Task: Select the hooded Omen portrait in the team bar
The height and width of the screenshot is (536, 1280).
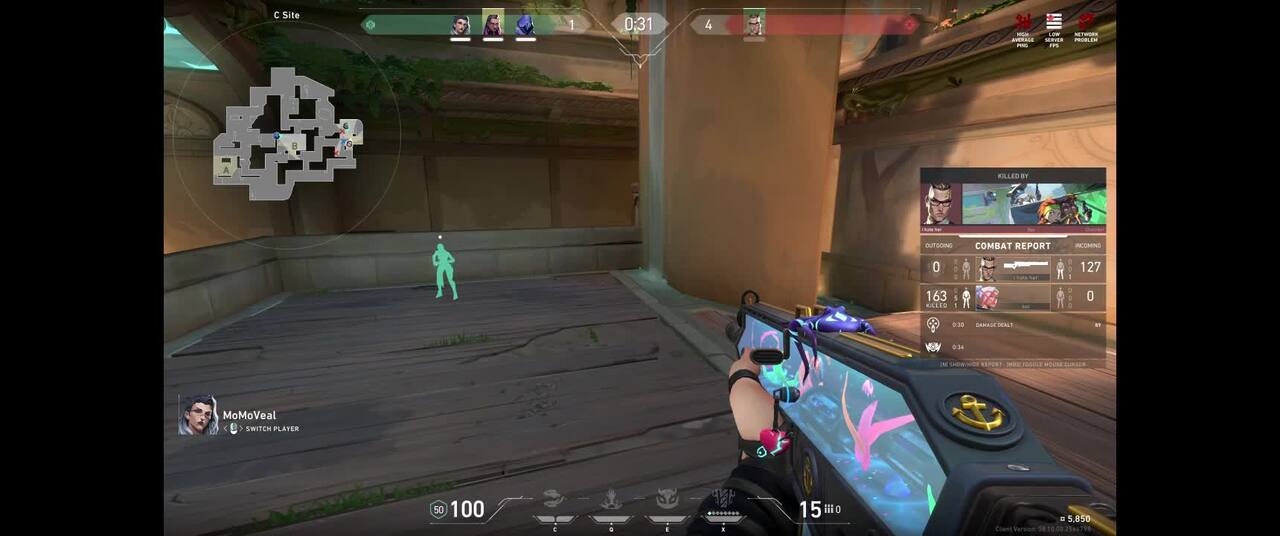Action: (525, 25)
